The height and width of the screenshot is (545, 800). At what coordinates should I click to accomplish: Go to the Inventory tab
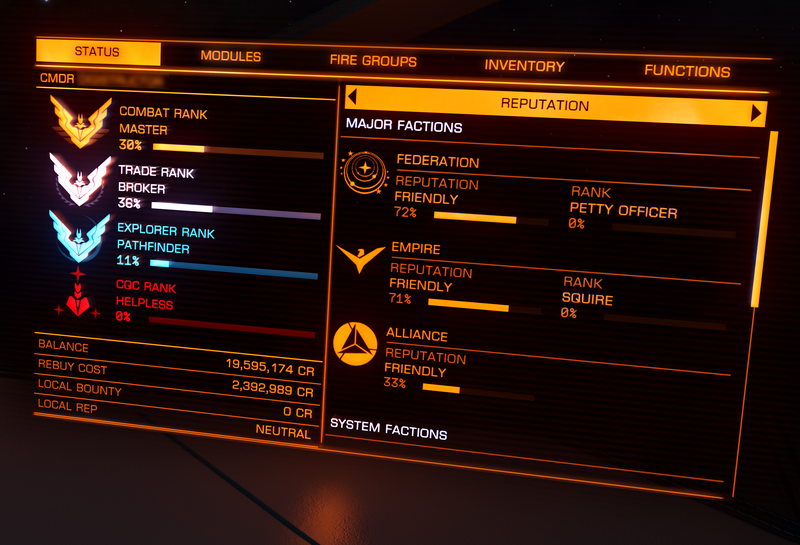[524, 66]
